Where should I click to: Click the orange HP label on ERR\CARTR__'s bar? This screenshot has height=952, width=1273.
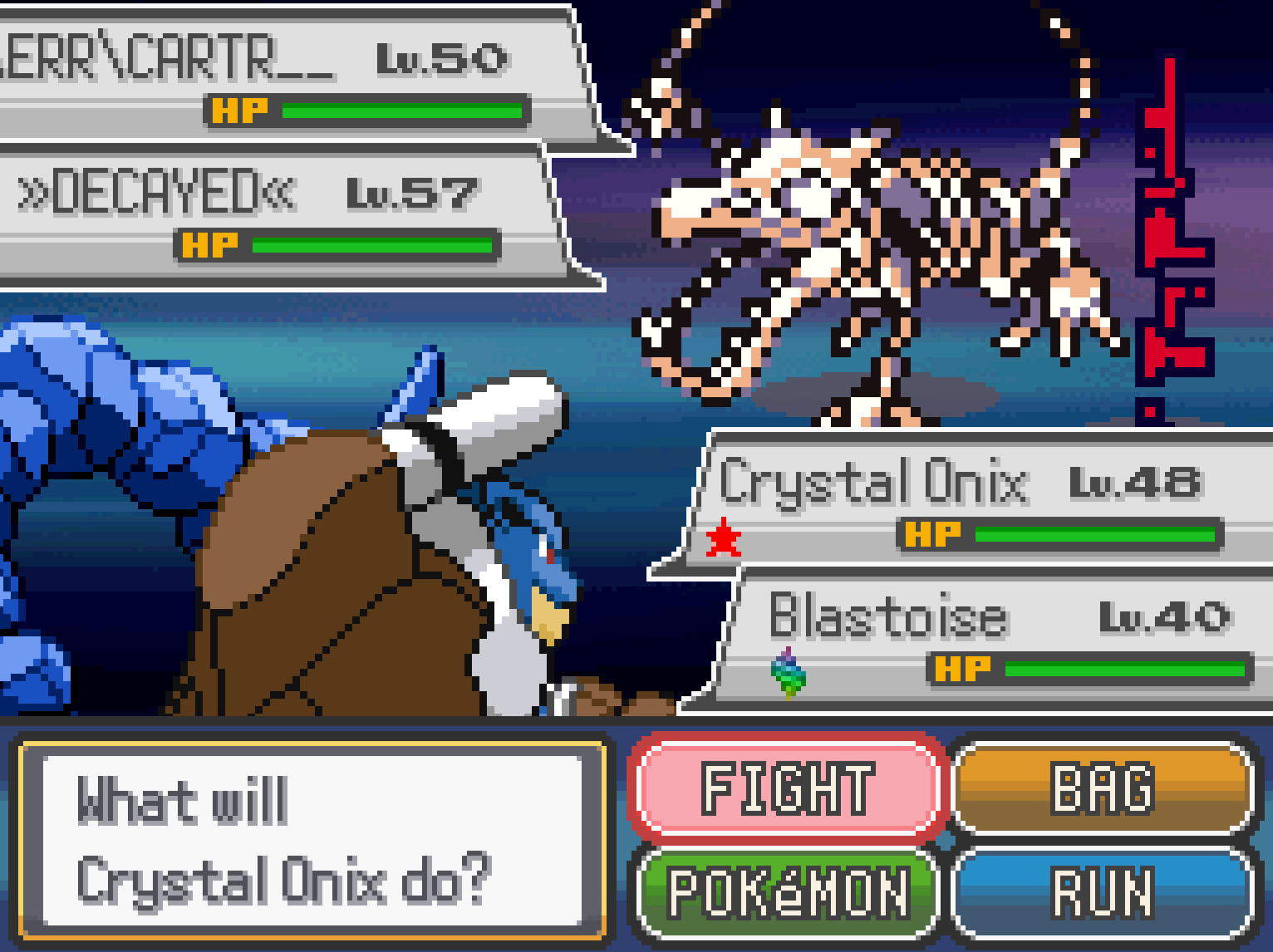click(241, 109)
